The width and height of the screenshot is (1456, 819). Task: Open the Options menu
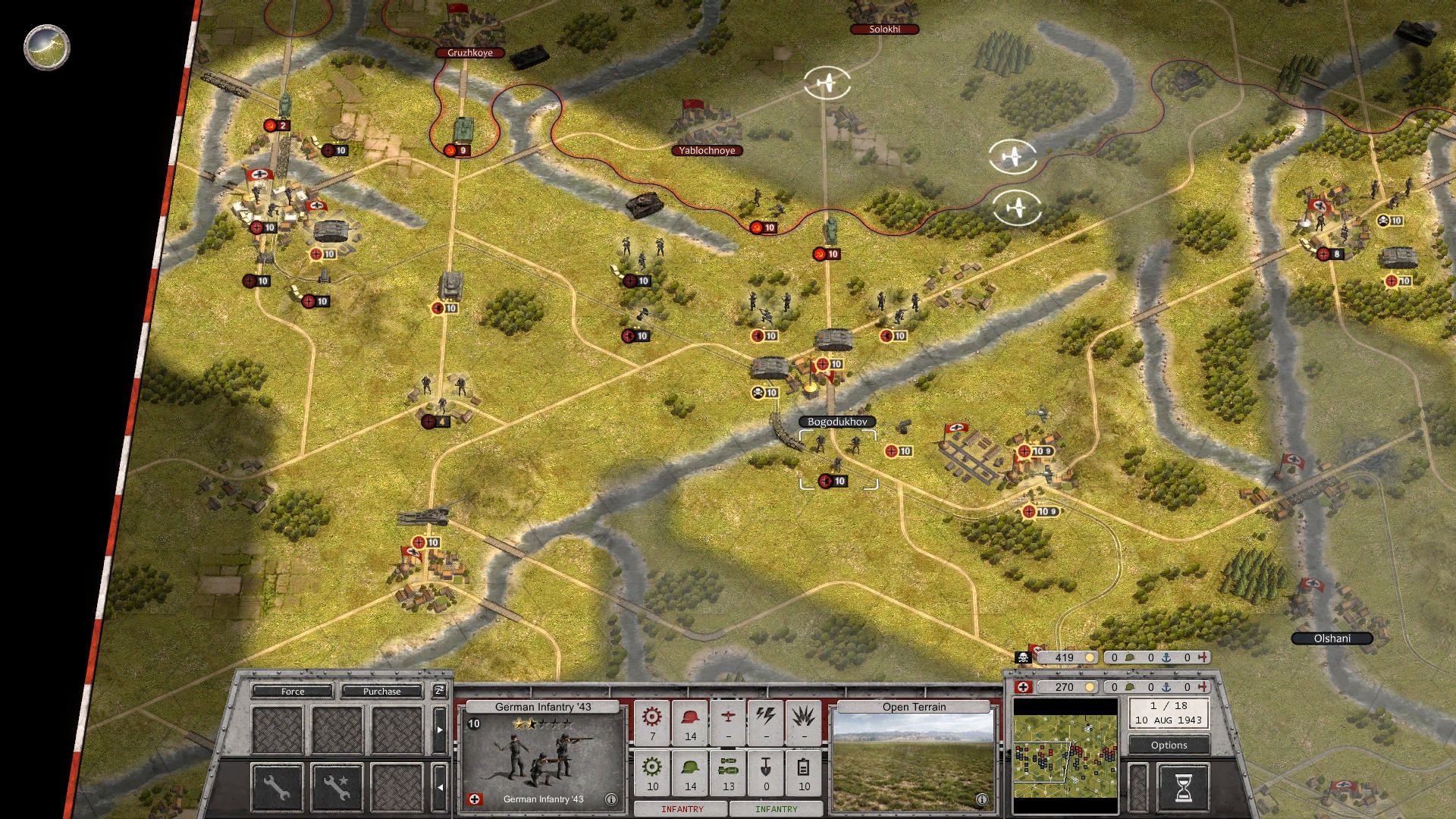tap(1168, 745)
